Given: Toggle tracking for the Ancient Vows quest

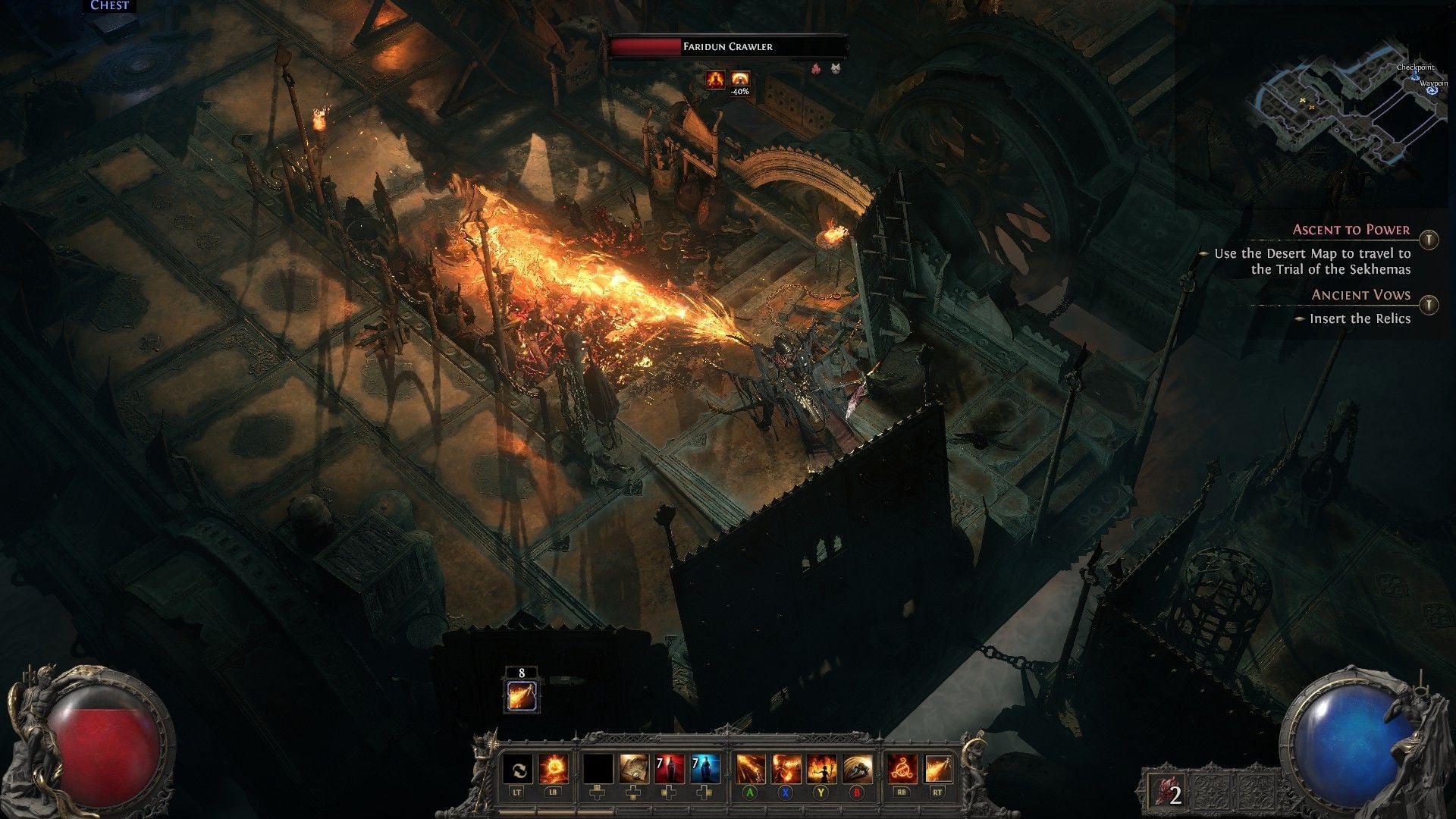Looking at the screenshot, I should click(x=1429, y=305).
